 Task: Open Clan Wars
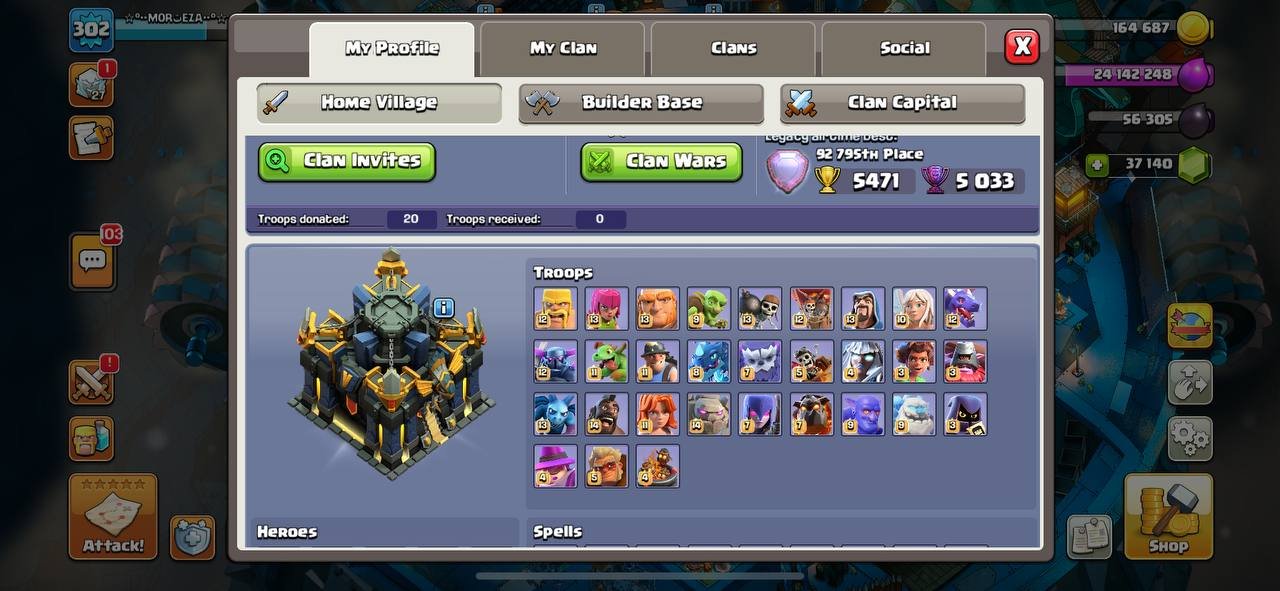(661, 161)
